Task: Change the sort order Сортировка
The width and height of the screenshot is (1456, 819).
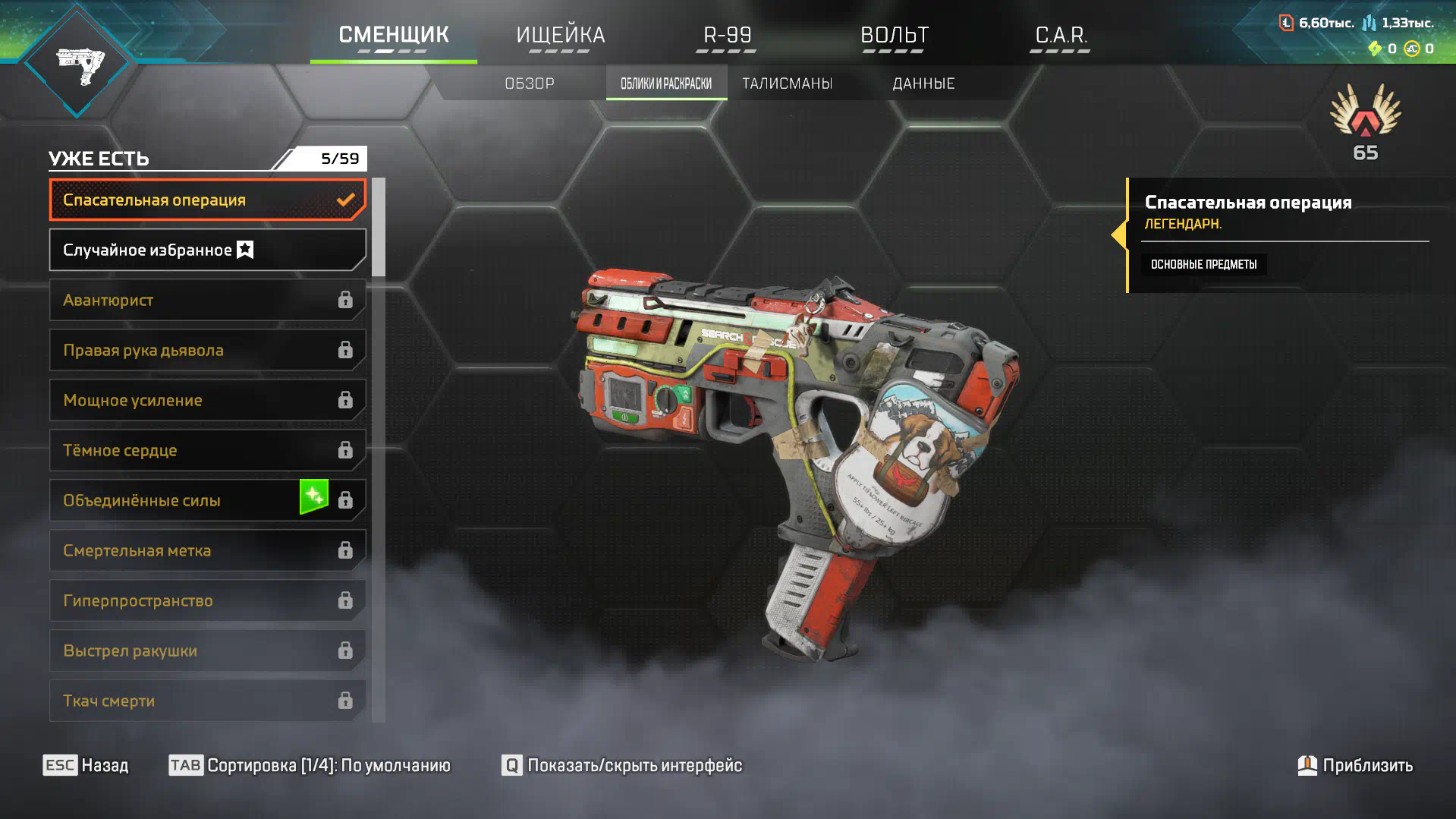Action: 310,765
